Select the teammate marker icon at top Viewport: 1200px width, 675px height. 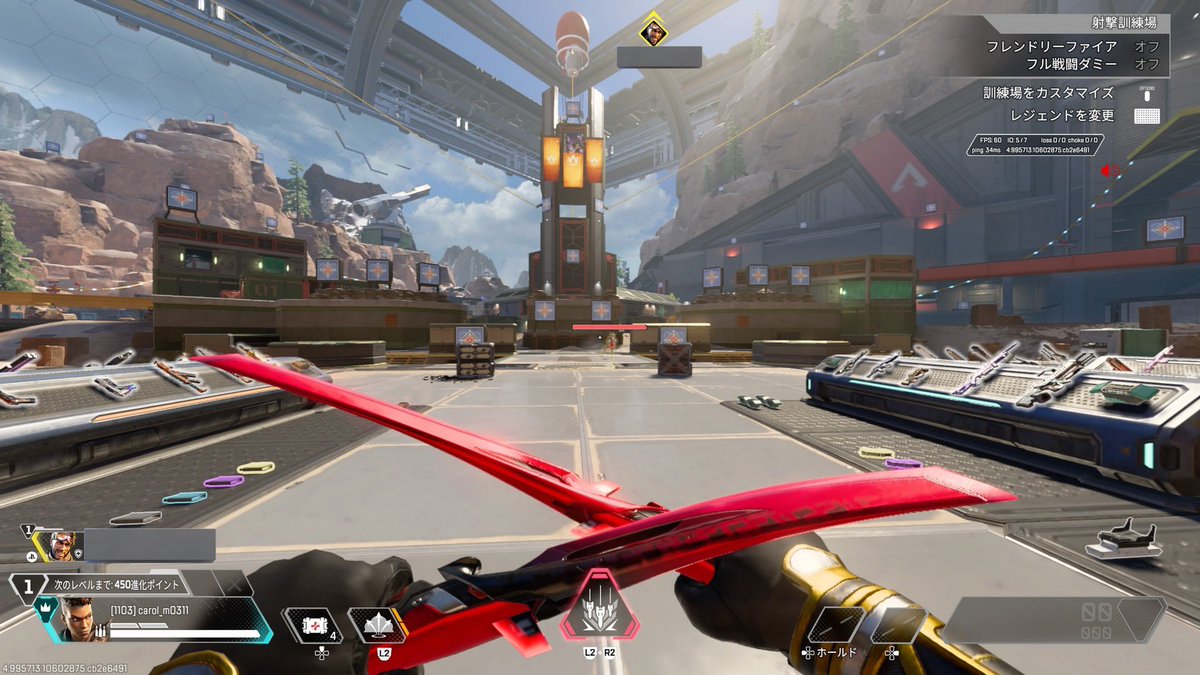coord(654,32)
